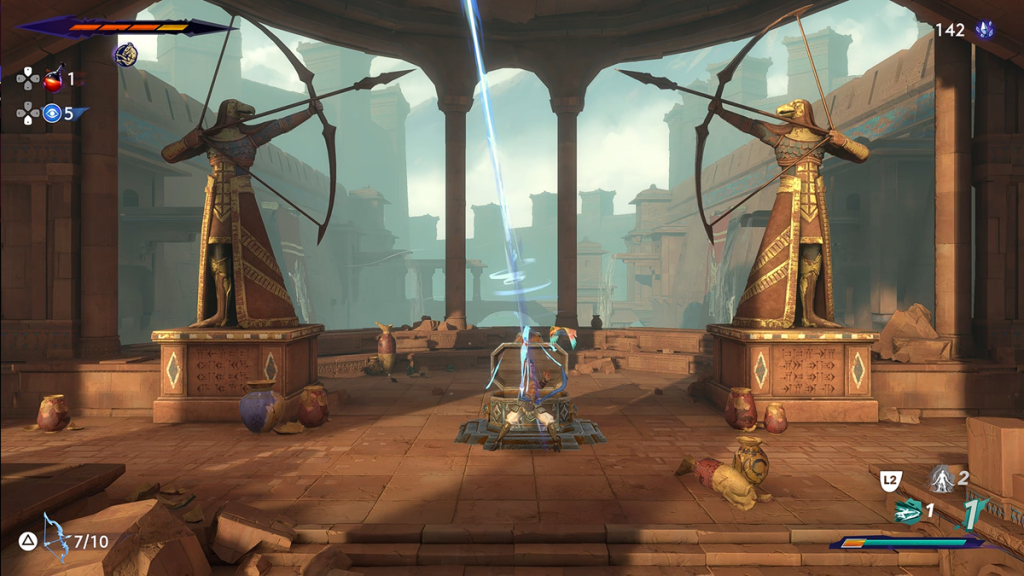This screenshot has height=576, width=1024.
Task: Click the blue time crystal currency icon
Action: (985, 30)
